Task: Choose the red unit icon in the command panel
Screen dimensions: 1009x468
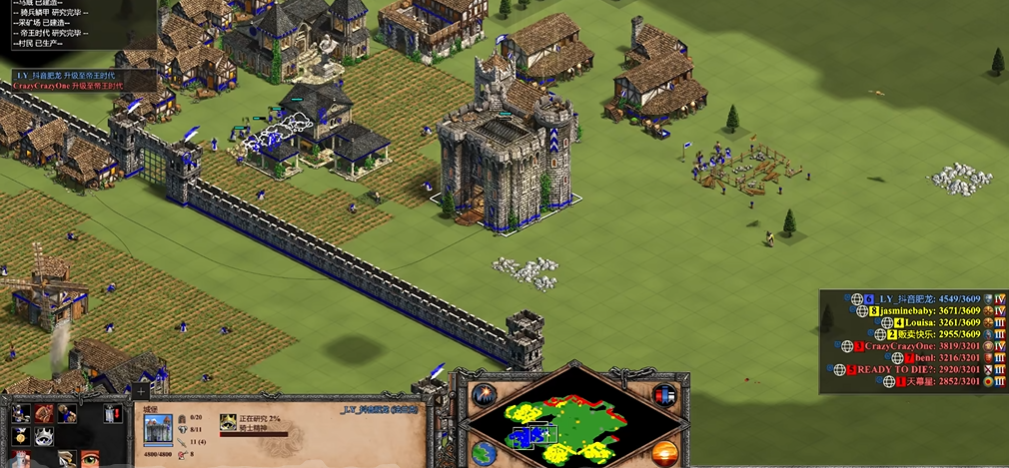Action: pyautogui.click(x=43, y=412)
